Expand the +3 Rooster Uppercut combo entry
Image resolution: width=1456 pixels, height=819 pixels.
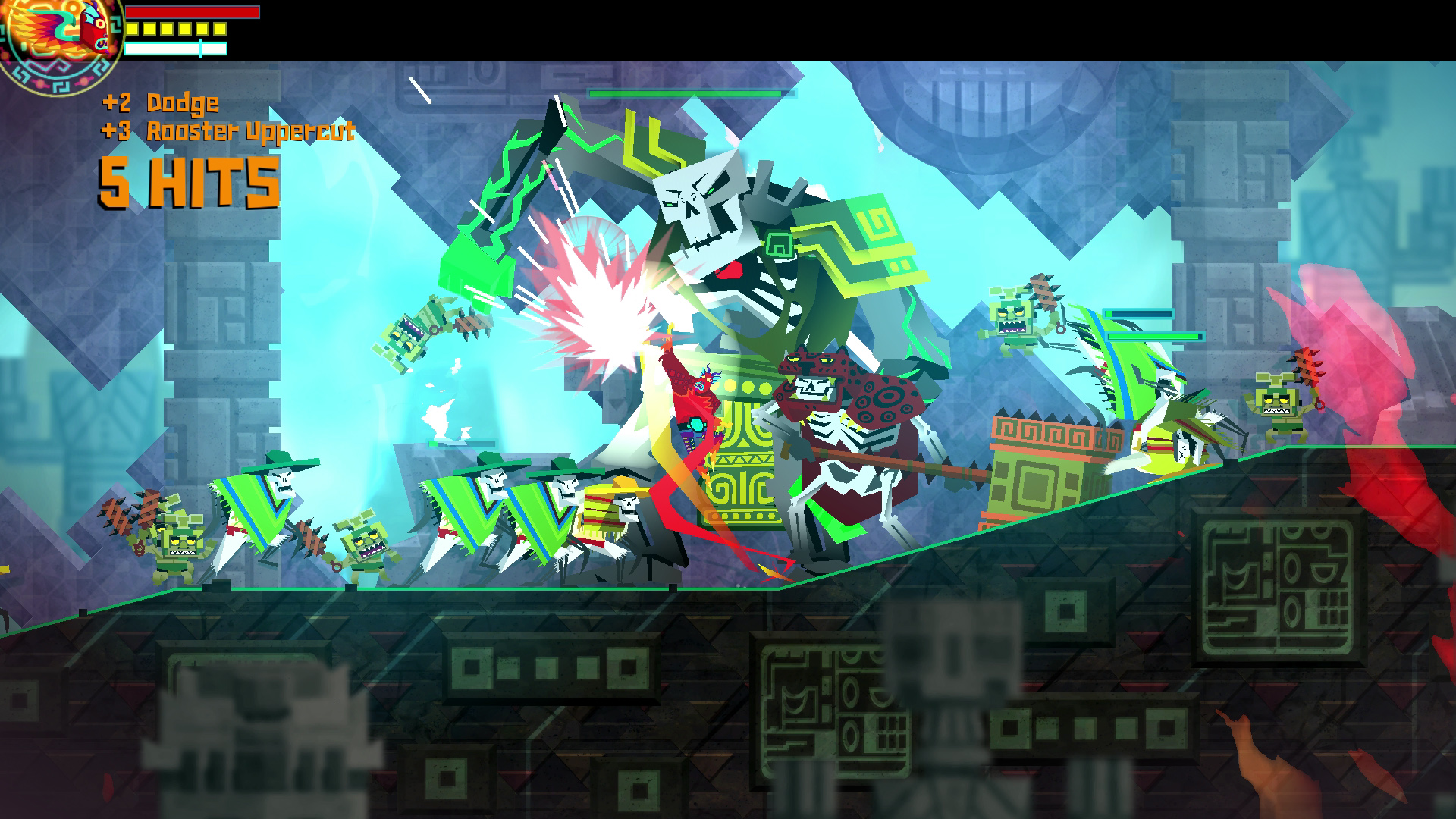(227, 133)
